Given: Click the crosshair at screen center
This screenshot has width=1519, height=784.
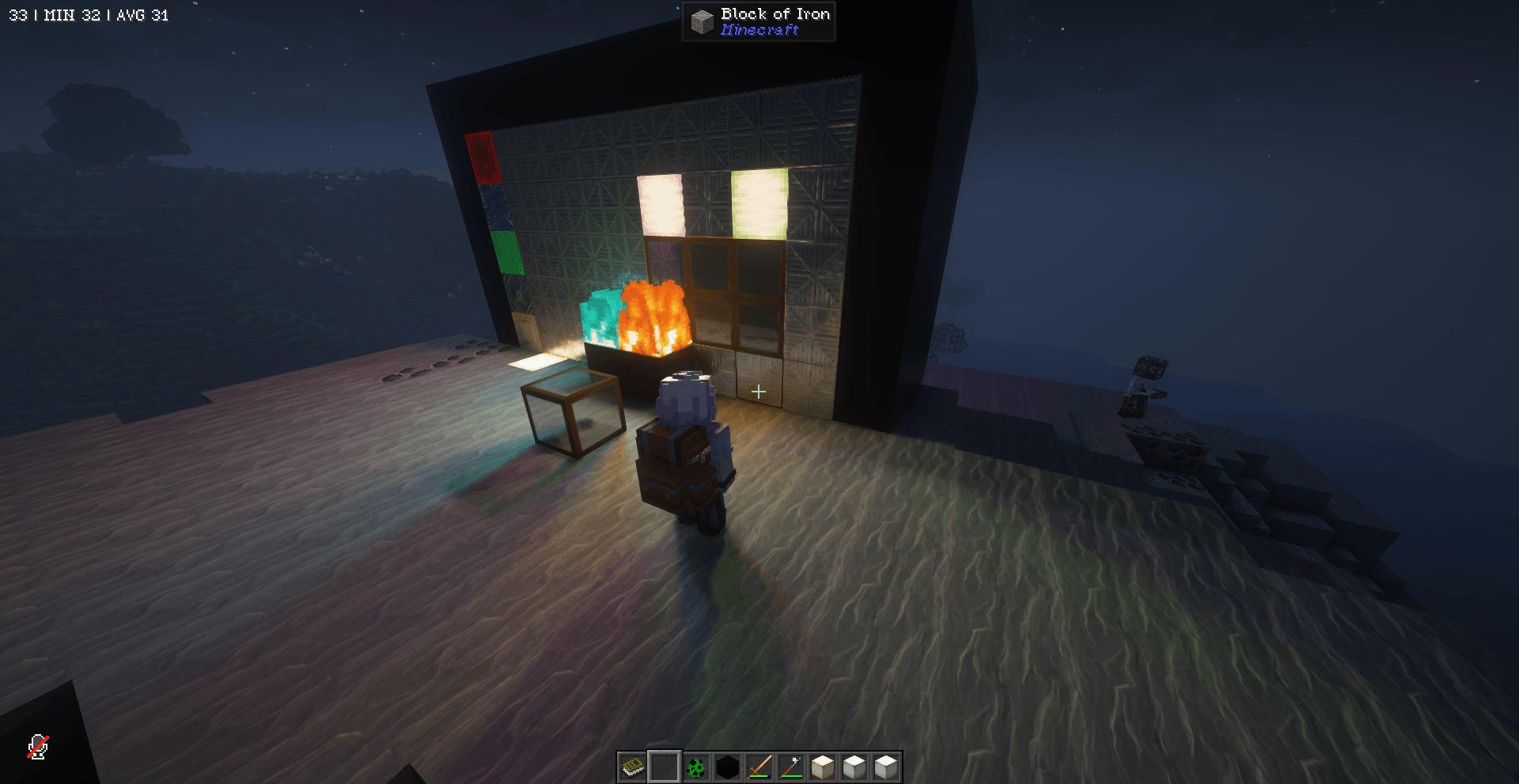Looking at the screenshot, I should coord(759,390).
